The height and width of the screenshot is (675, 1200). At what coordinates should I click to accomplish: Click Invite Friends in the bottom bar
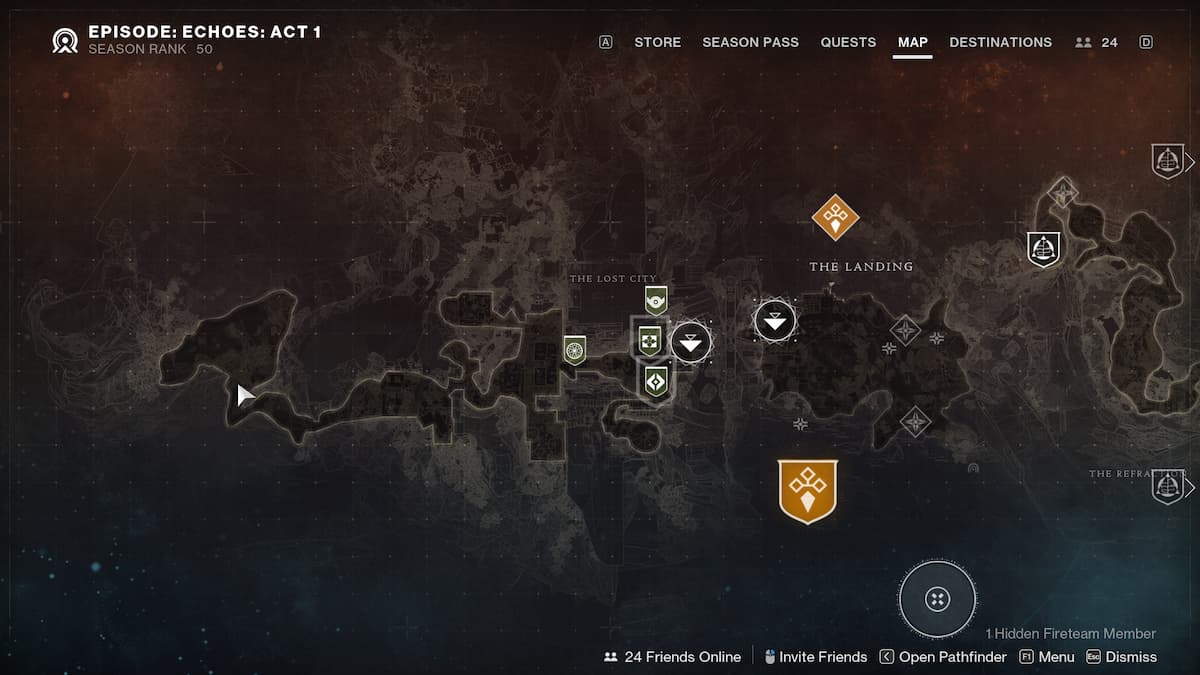815,657
